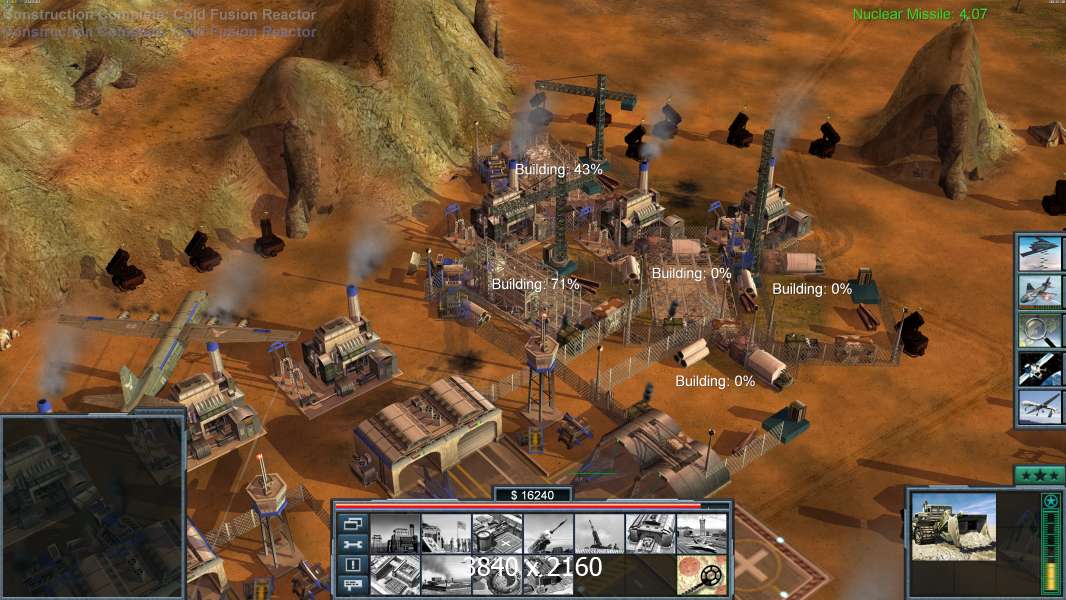Use the magnifying glass intelligence power
This screenshot has height=600, width=1066.
coord(1039,329)
